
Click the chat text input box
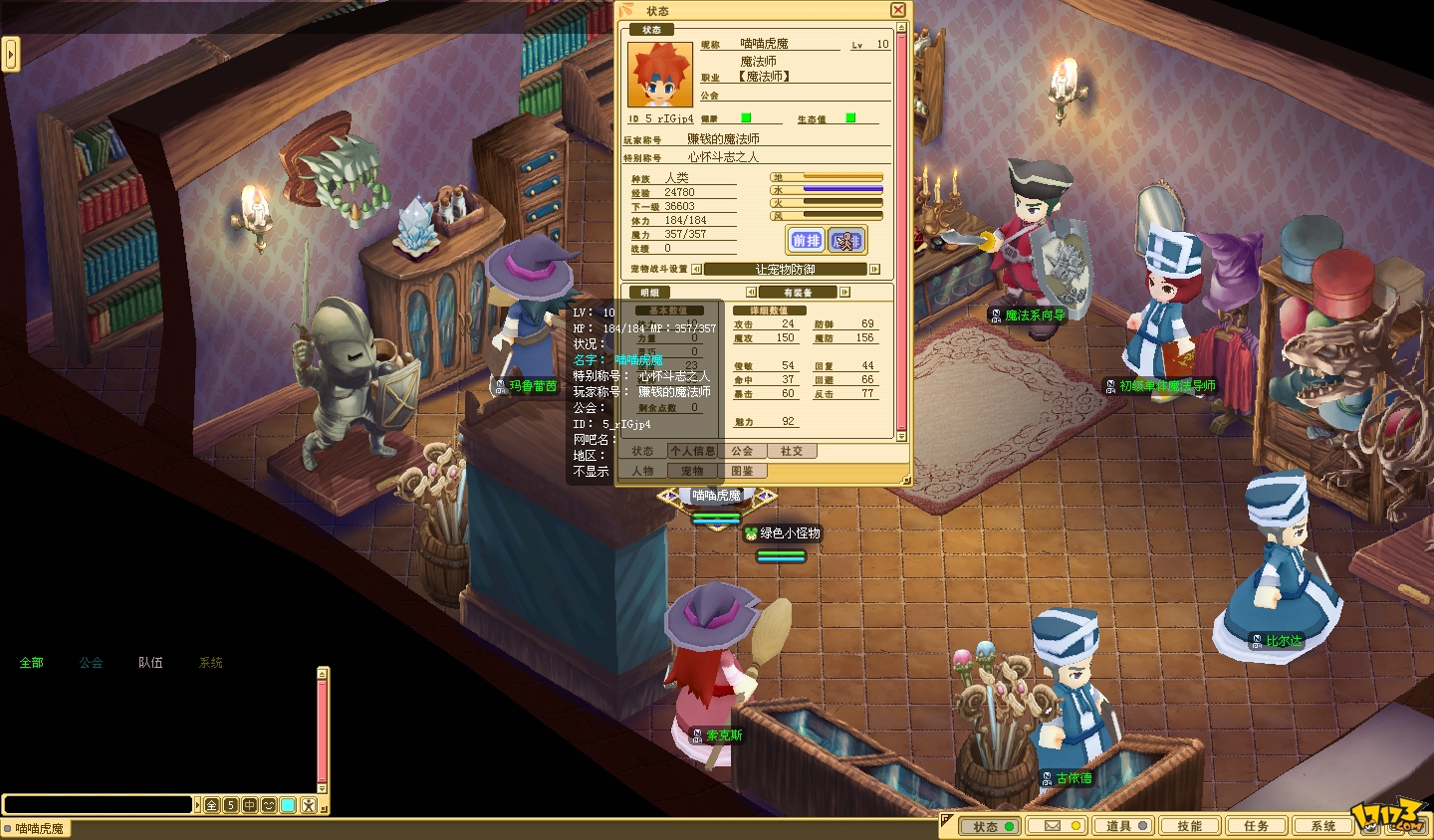click(98, 804)
